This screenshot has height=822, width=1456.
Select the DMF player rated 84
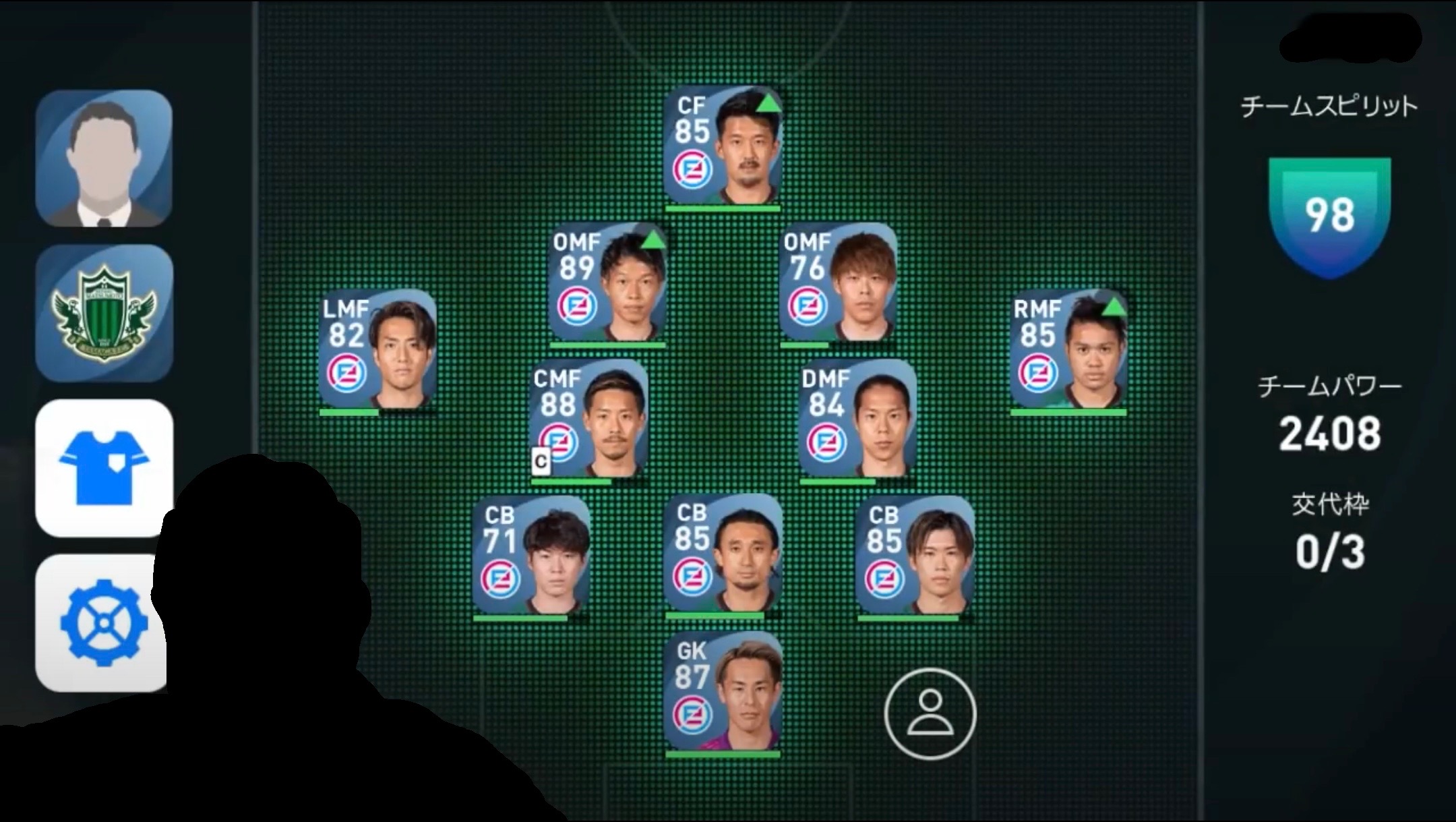857,420
